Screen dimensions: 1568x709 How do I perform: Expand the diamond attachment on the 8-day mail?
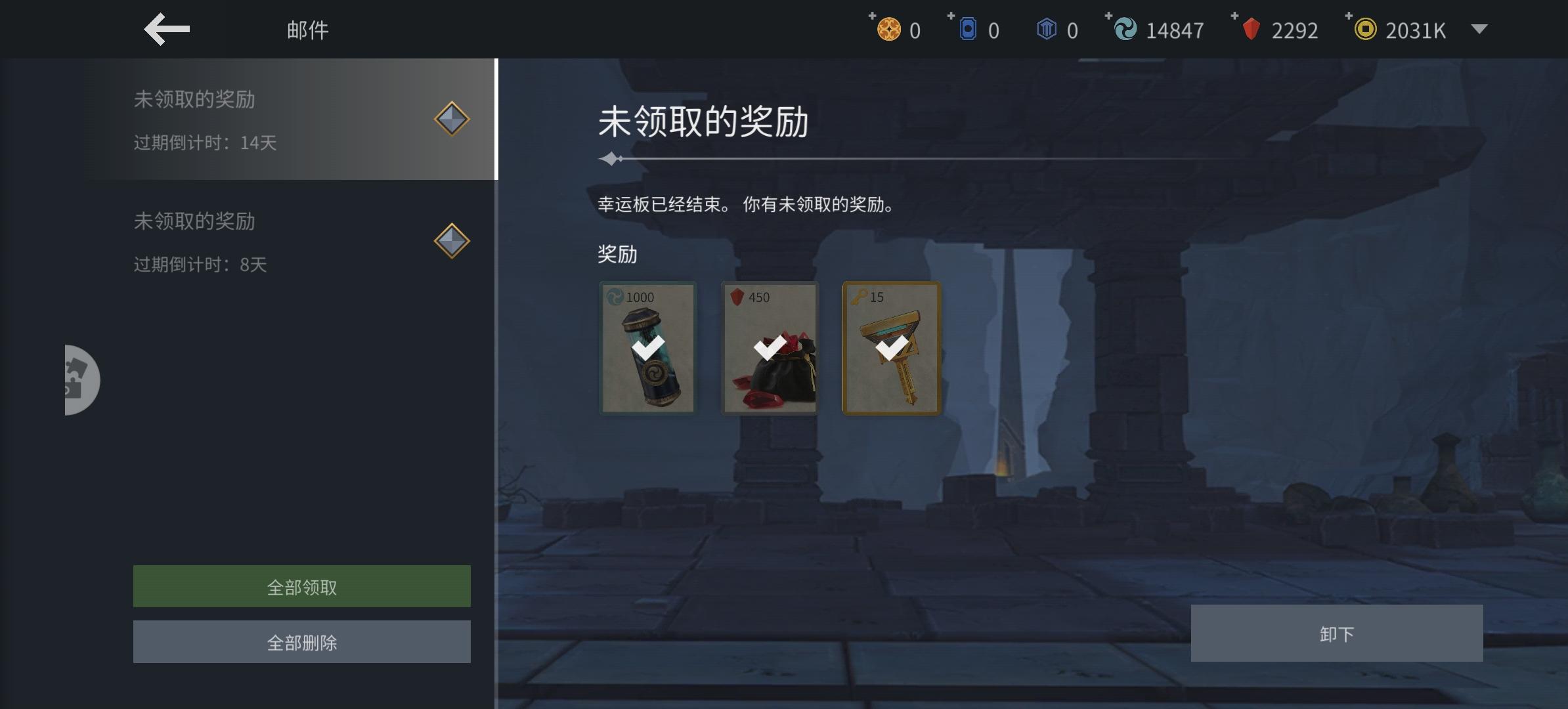click(x=452, y=240)
